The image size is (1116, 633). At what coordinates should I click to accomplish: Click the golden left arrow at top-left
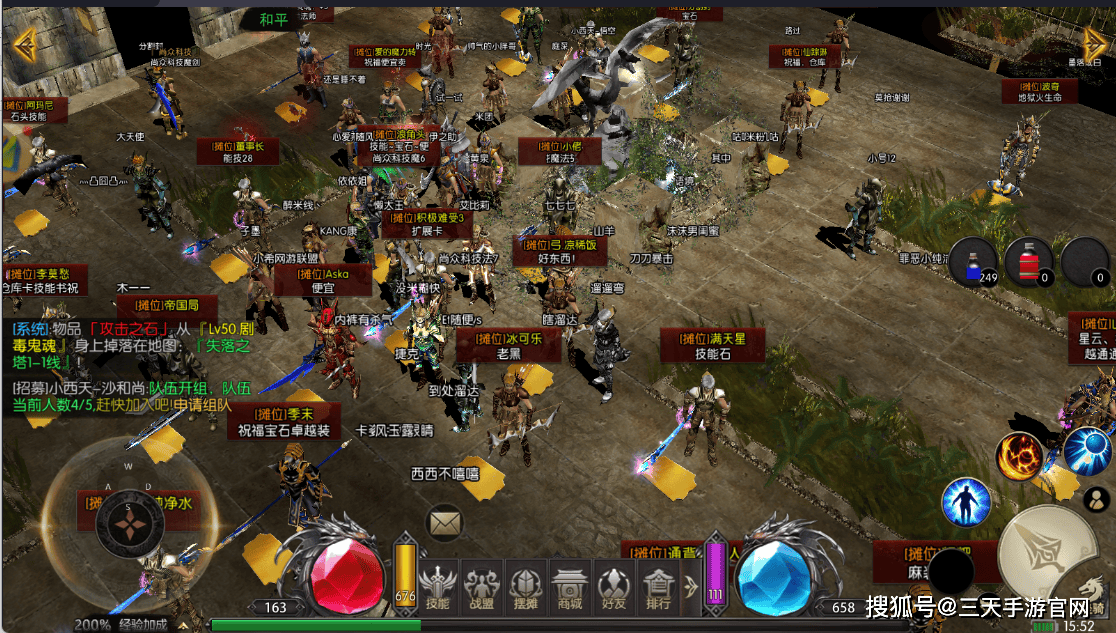(x=24, y=43)
